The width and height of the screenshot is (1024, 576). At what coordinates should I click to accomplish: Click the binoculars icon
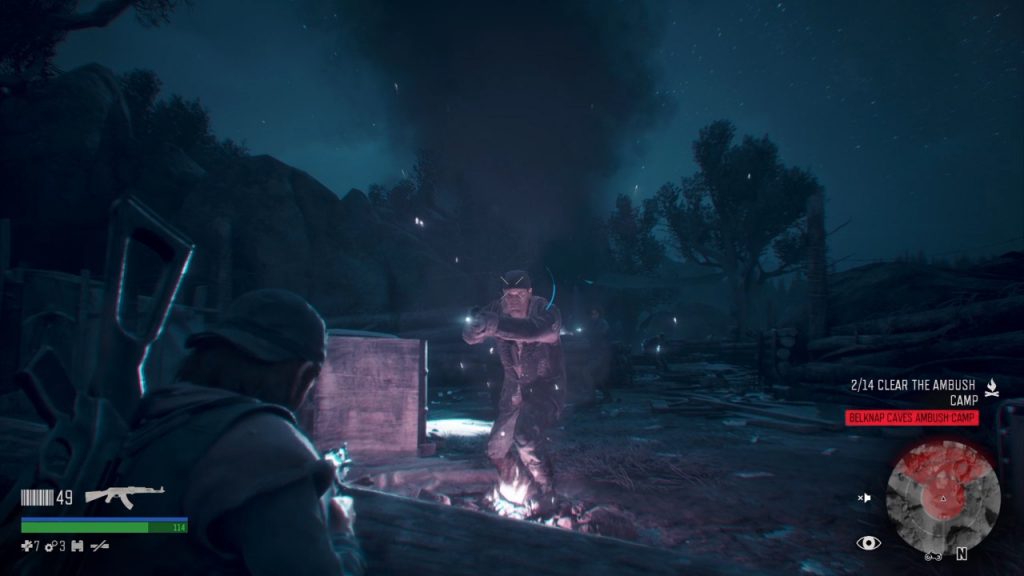point(77,546)
